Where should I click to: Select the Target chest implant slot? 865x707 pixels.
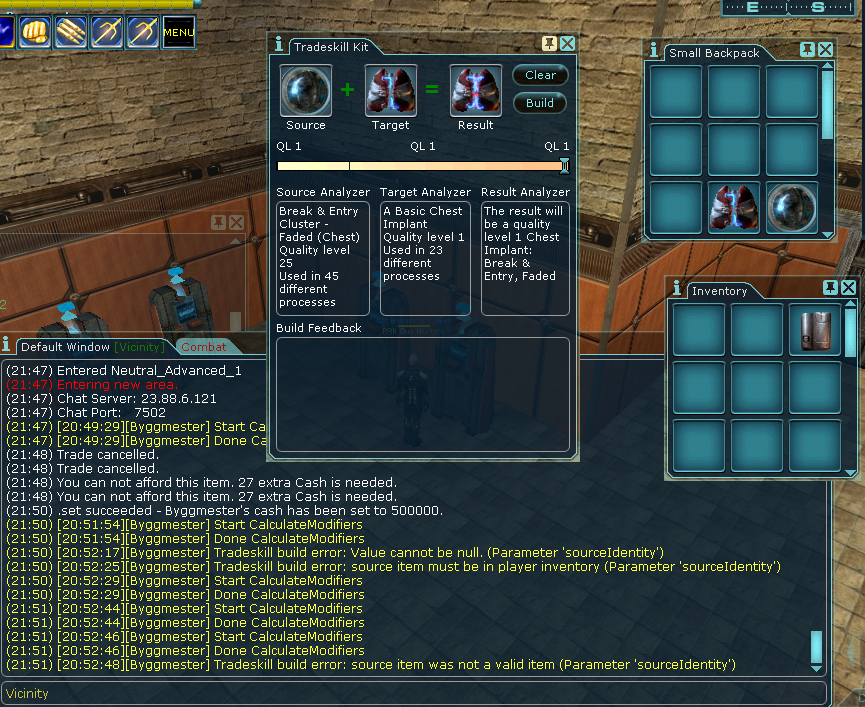point(391,90)
